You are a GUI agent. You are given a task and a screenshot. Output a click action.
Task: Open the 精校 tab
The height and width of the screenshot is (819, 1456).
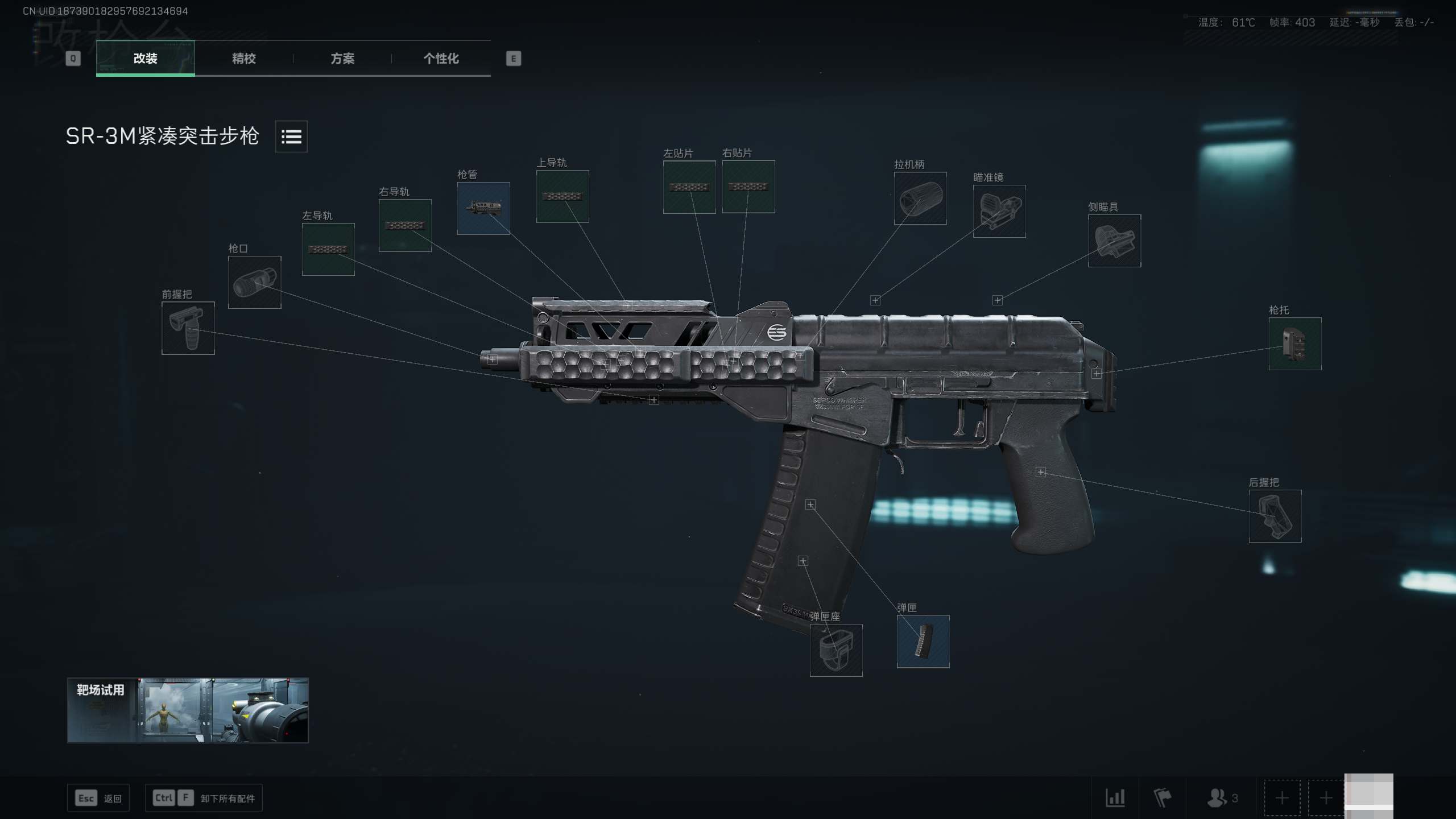click(243, 58)
